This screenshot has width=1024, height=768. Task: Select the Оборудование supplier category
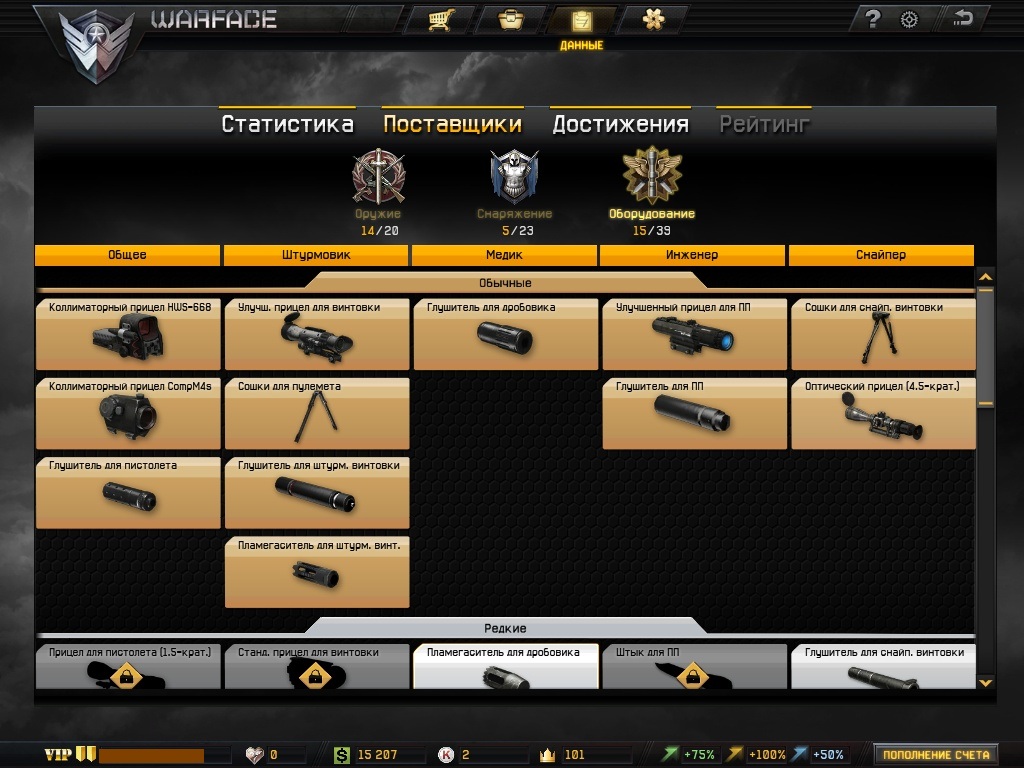click(651, 184)
